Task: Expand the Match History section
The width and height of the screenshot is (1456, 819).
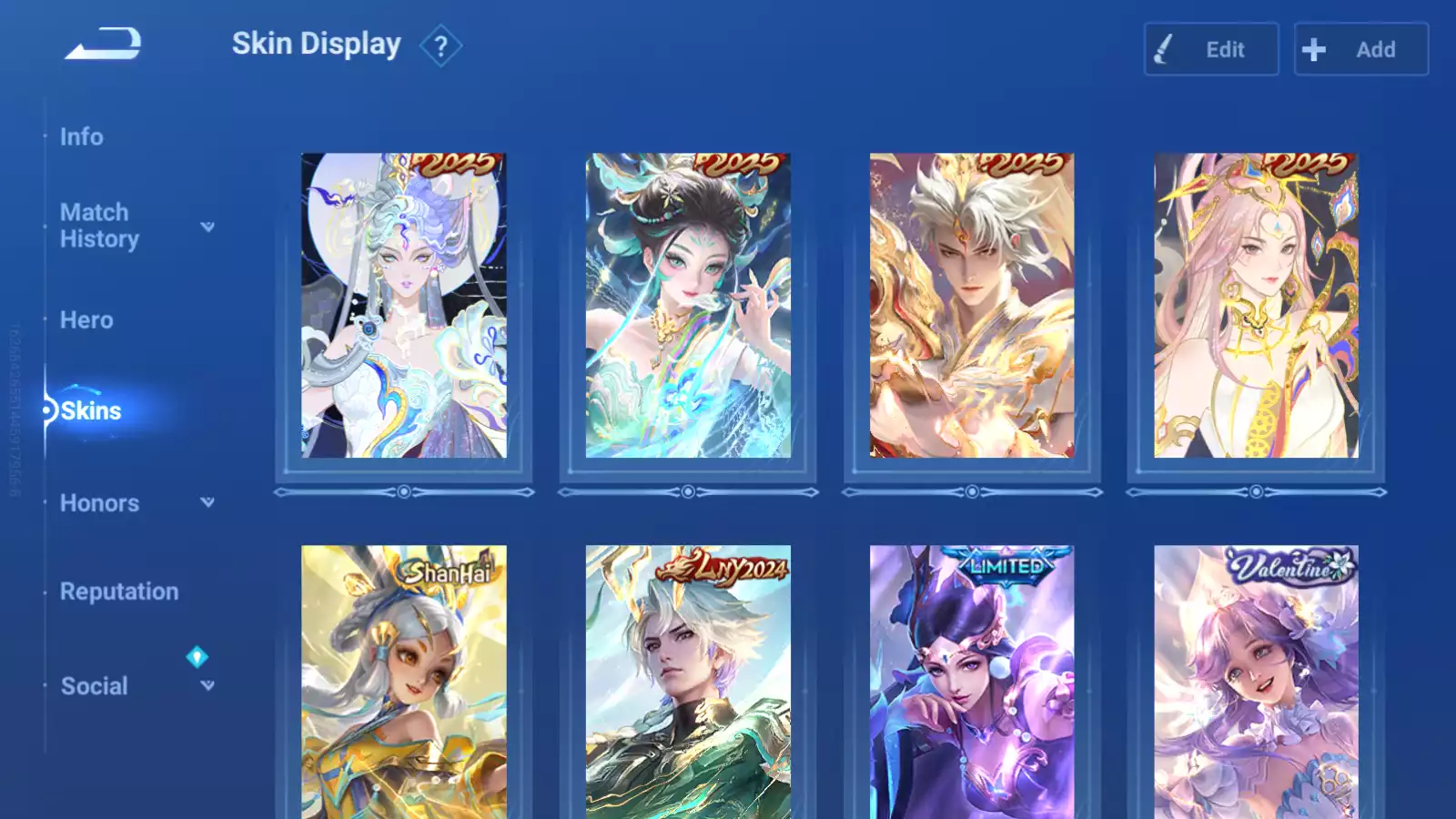Action: 207,227
